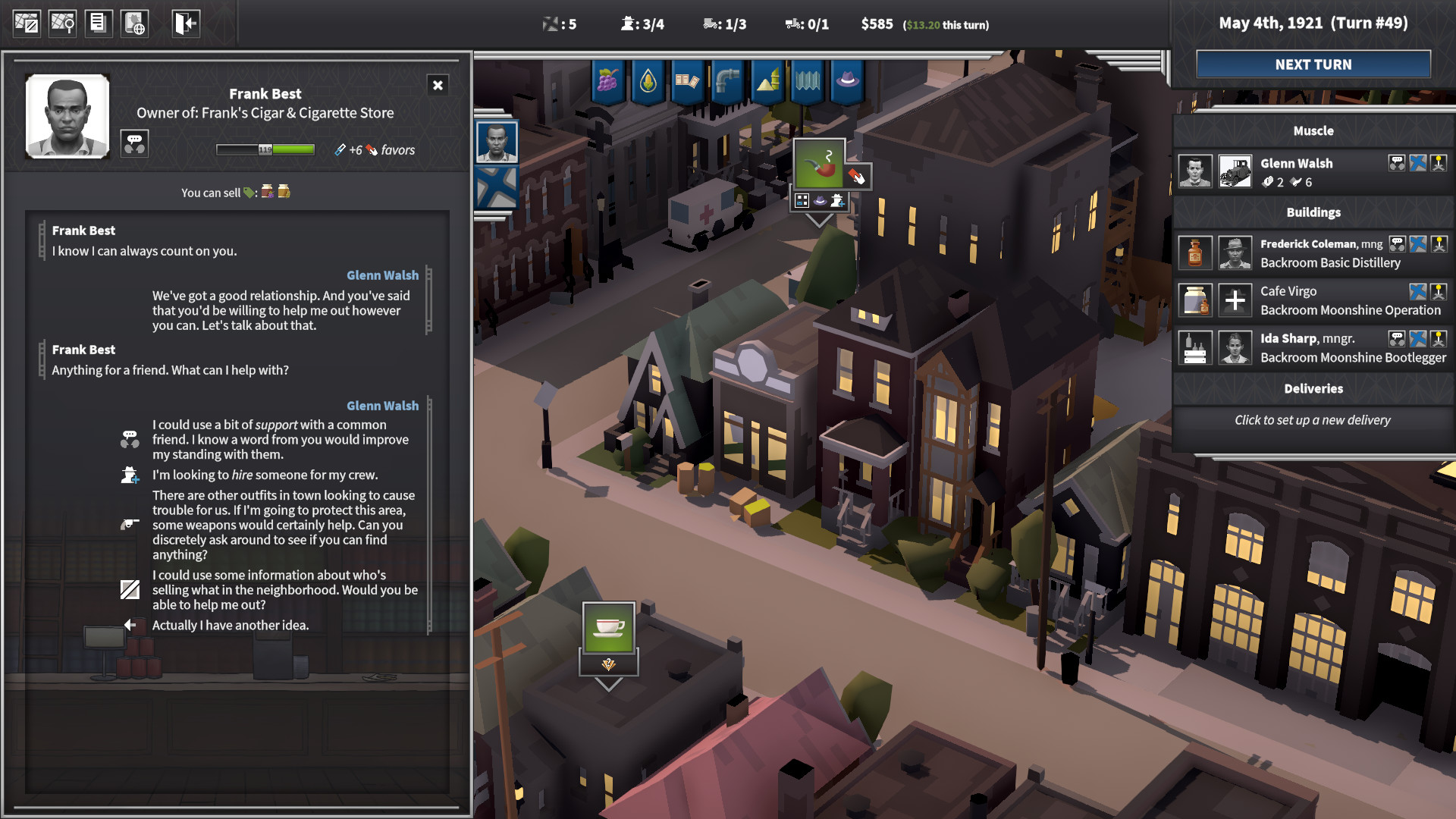Click the pipe fittings resource banner
The image size is (1456, 819).
(727, 83)
